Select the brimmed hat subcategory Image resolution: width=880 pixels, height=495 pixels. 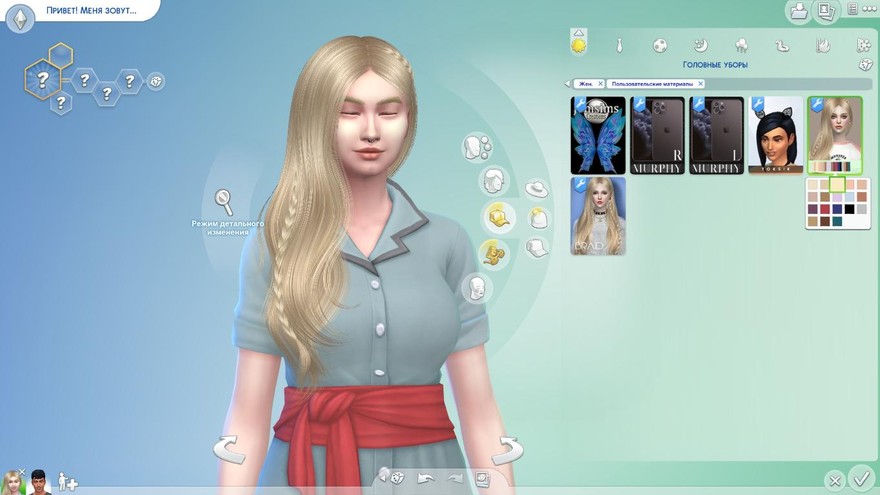[x=537, y=188]
